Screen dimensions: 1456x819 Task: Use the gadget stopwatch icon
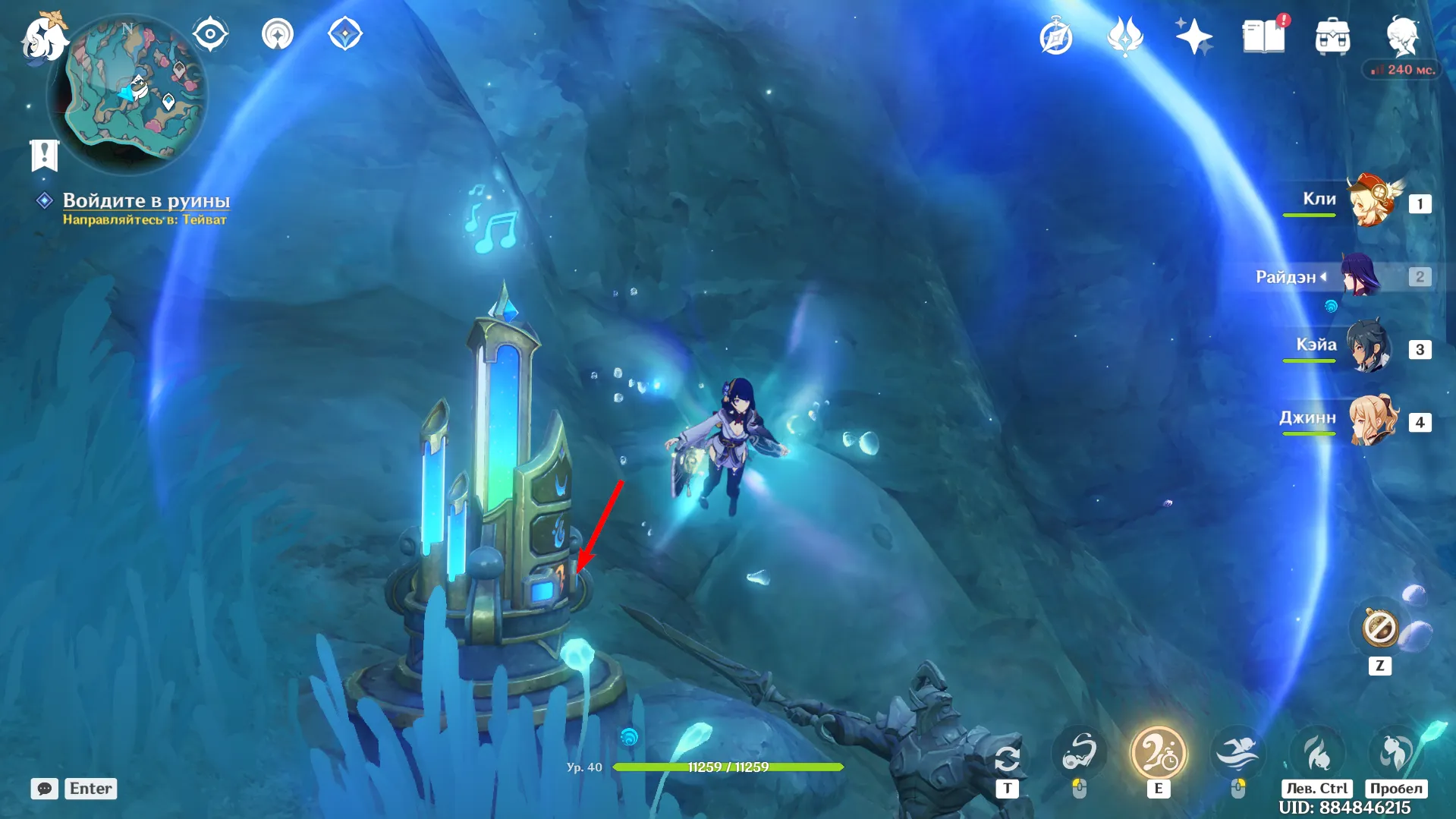tap(1379, 628)
